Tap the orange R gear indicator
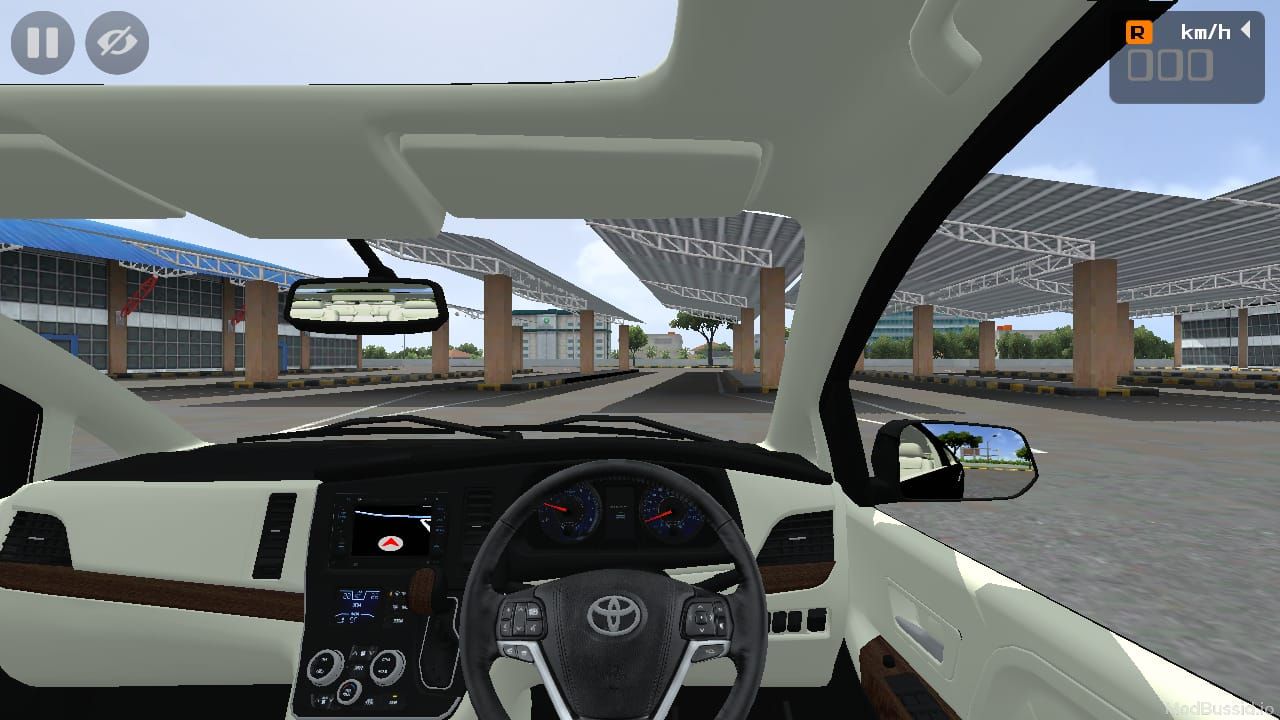This screenshot has height=720, width=1280. [1140, 31]
